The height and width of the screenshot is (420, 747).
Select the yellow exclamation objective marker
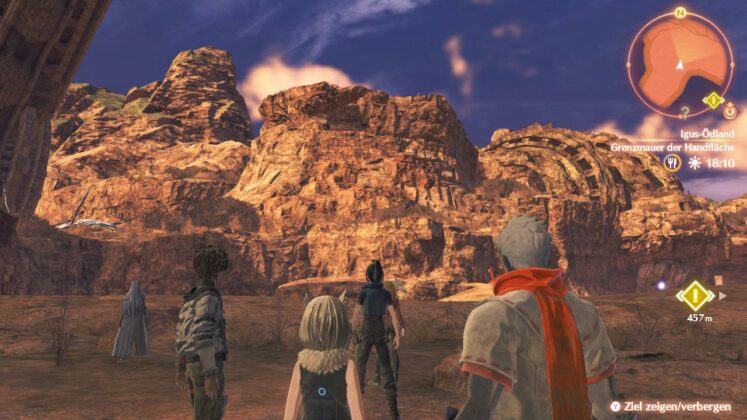[x=694, y=295]
